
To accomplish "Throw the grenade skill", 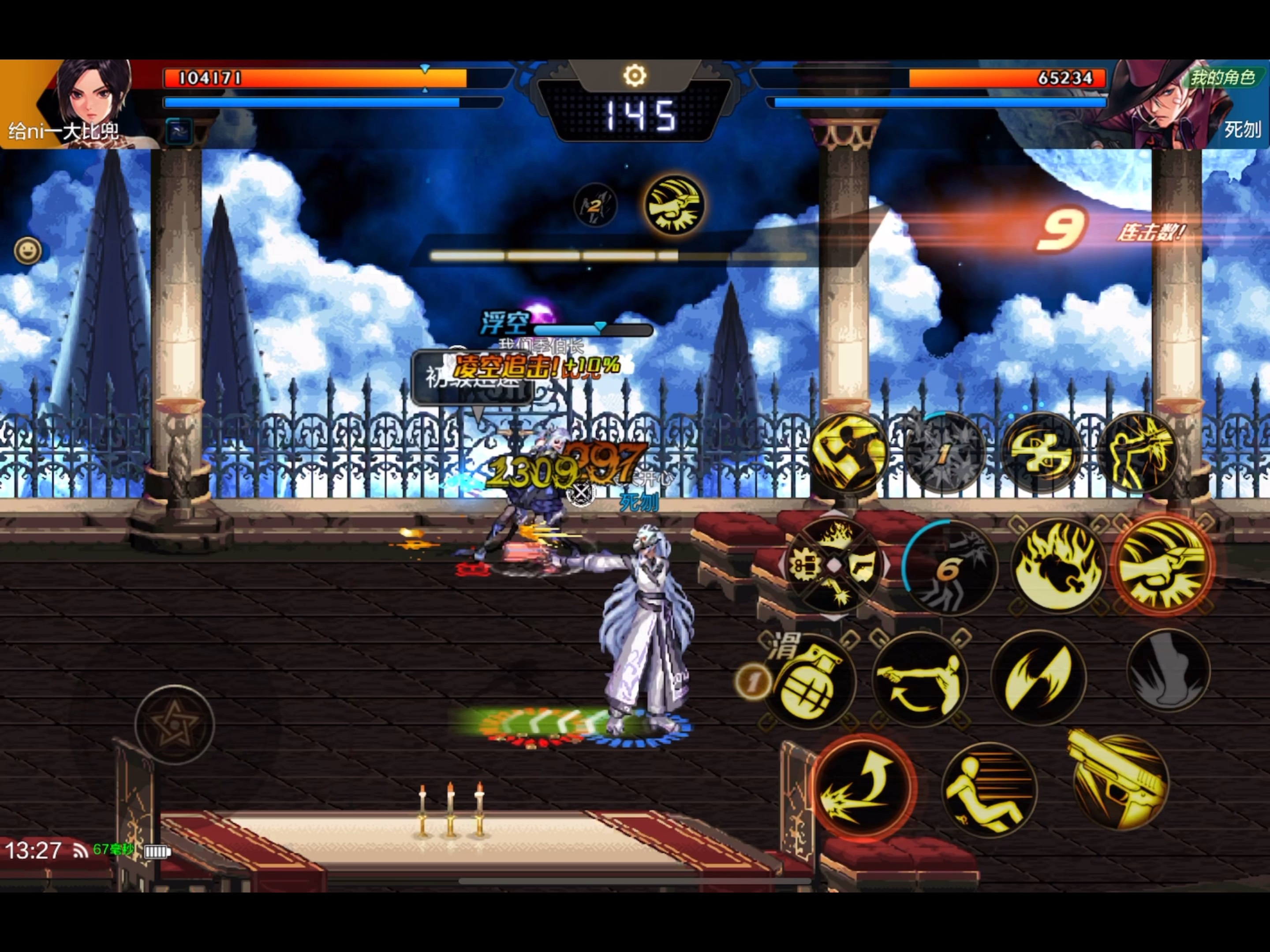I will (809, 681).
